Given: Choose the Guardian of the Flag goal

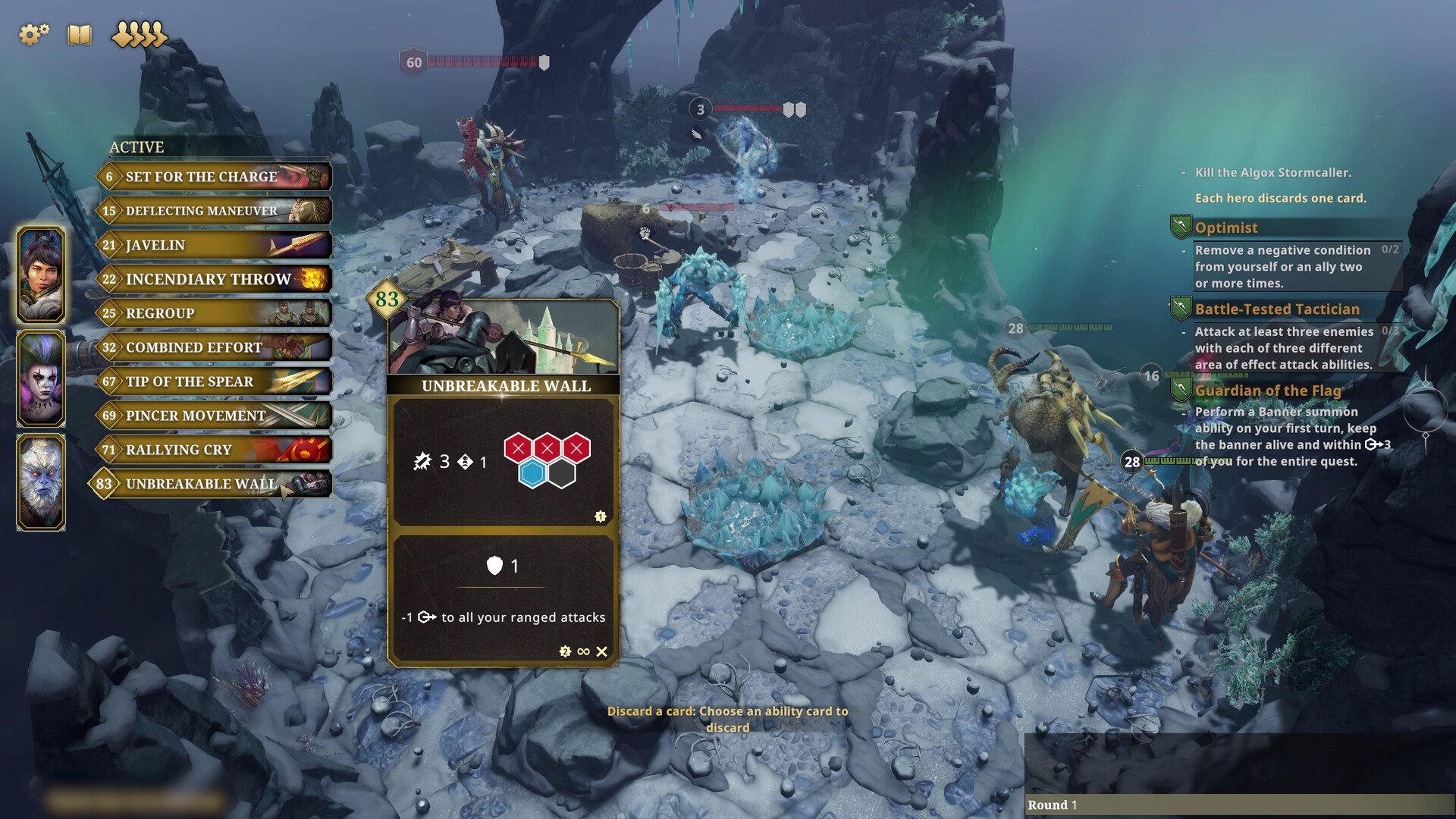Looking at the screenshot, I should pyautogui.click(x=1268, y=391).
